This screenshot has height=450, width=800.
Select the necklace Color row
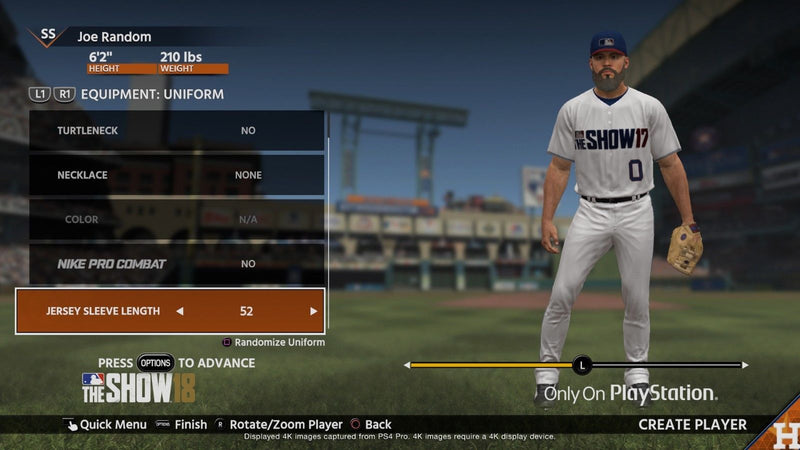(x=170, y=219)
